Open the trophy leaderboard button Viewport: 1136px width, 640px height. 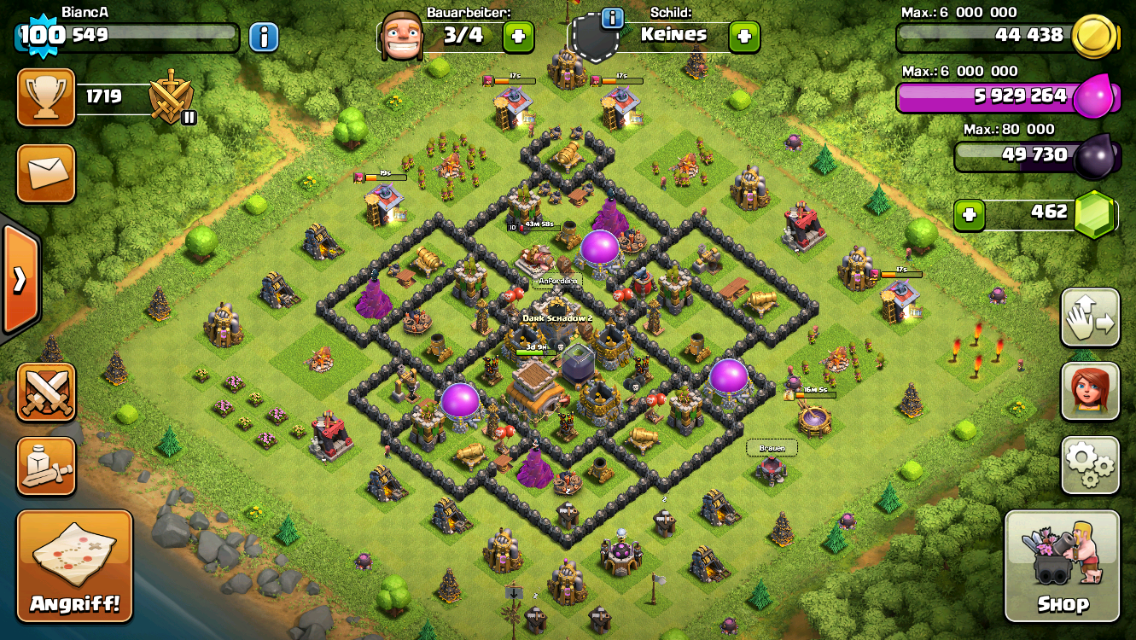46,97
